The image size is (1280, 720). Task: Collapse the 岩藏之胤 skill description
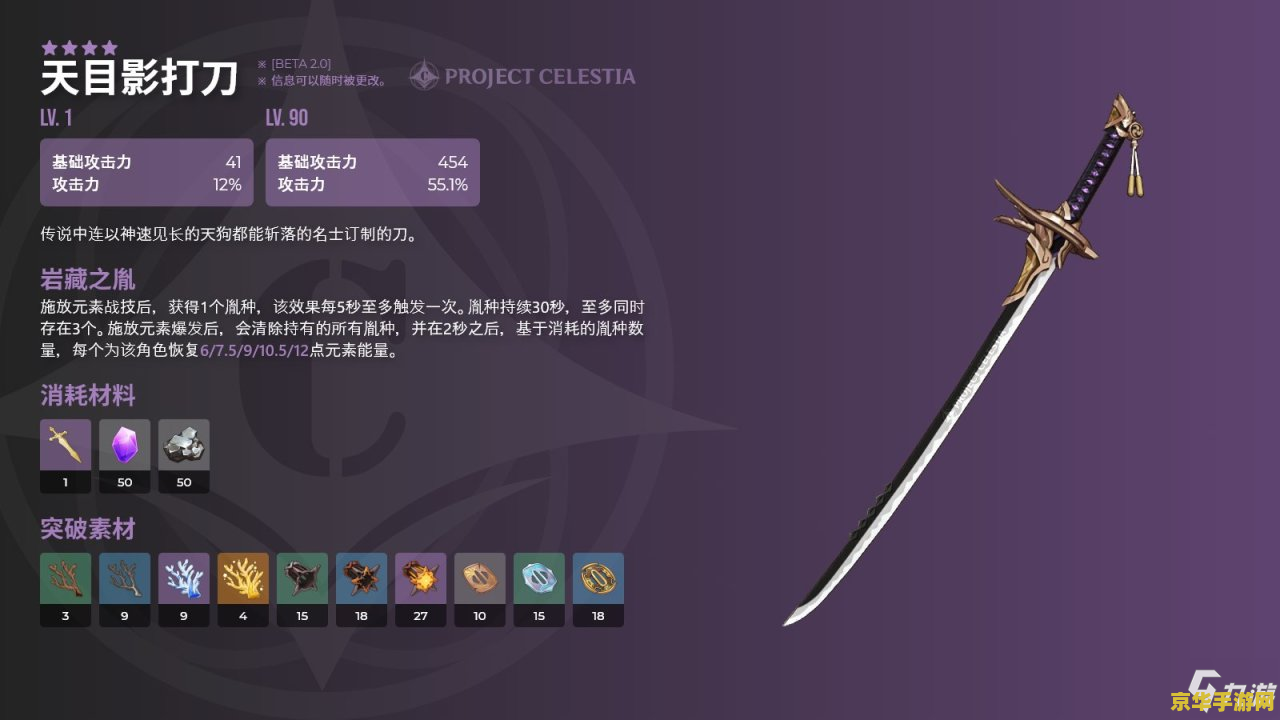click(x=86, y=280)
